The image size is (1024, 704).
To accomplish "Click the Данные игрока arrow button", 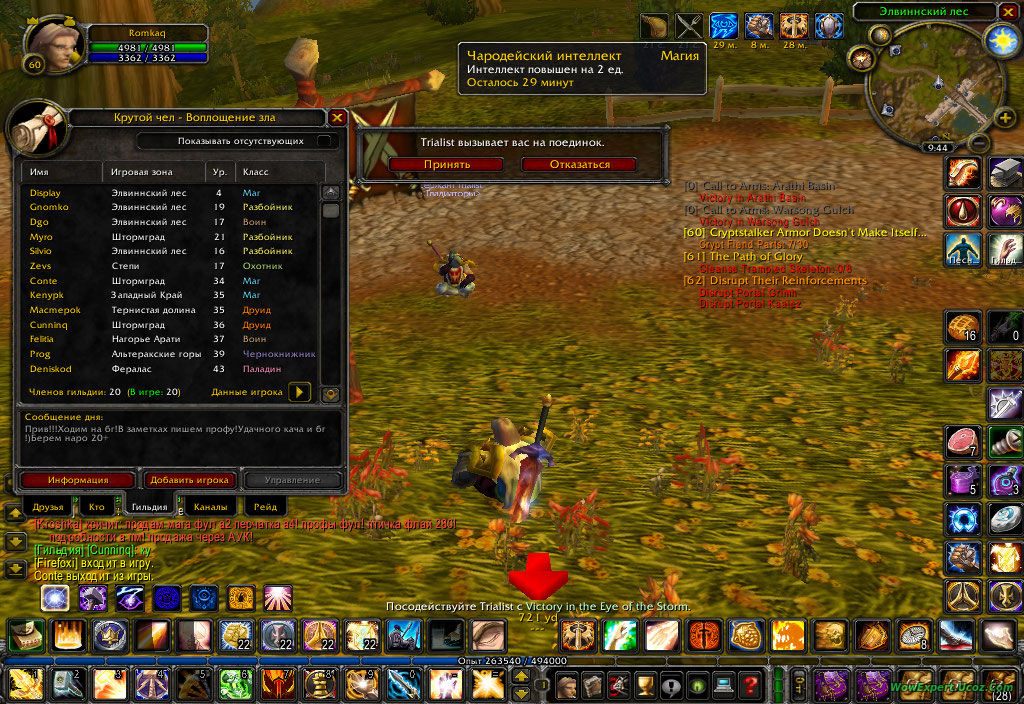I will [299, 392].
